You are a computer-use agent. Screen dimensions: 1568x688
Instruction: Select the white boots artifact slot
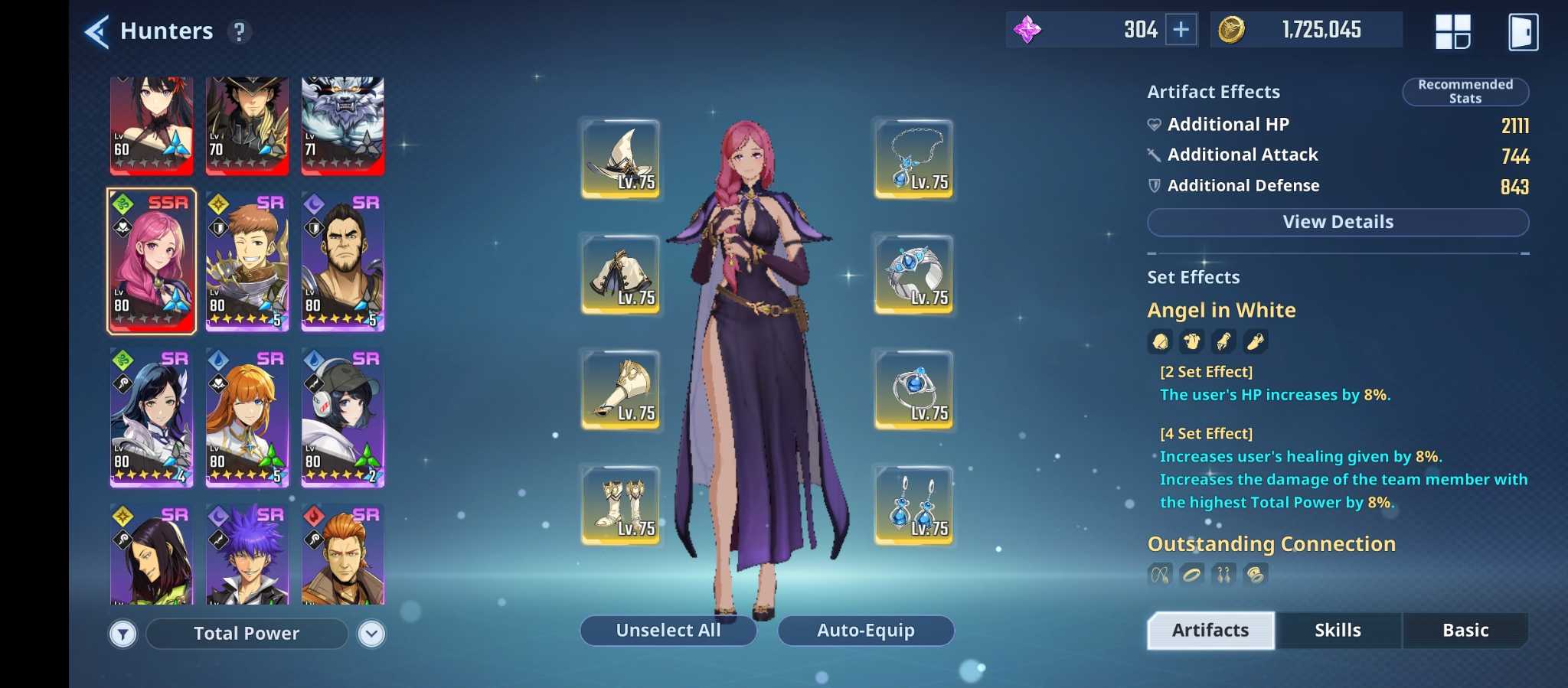(621, 505)
